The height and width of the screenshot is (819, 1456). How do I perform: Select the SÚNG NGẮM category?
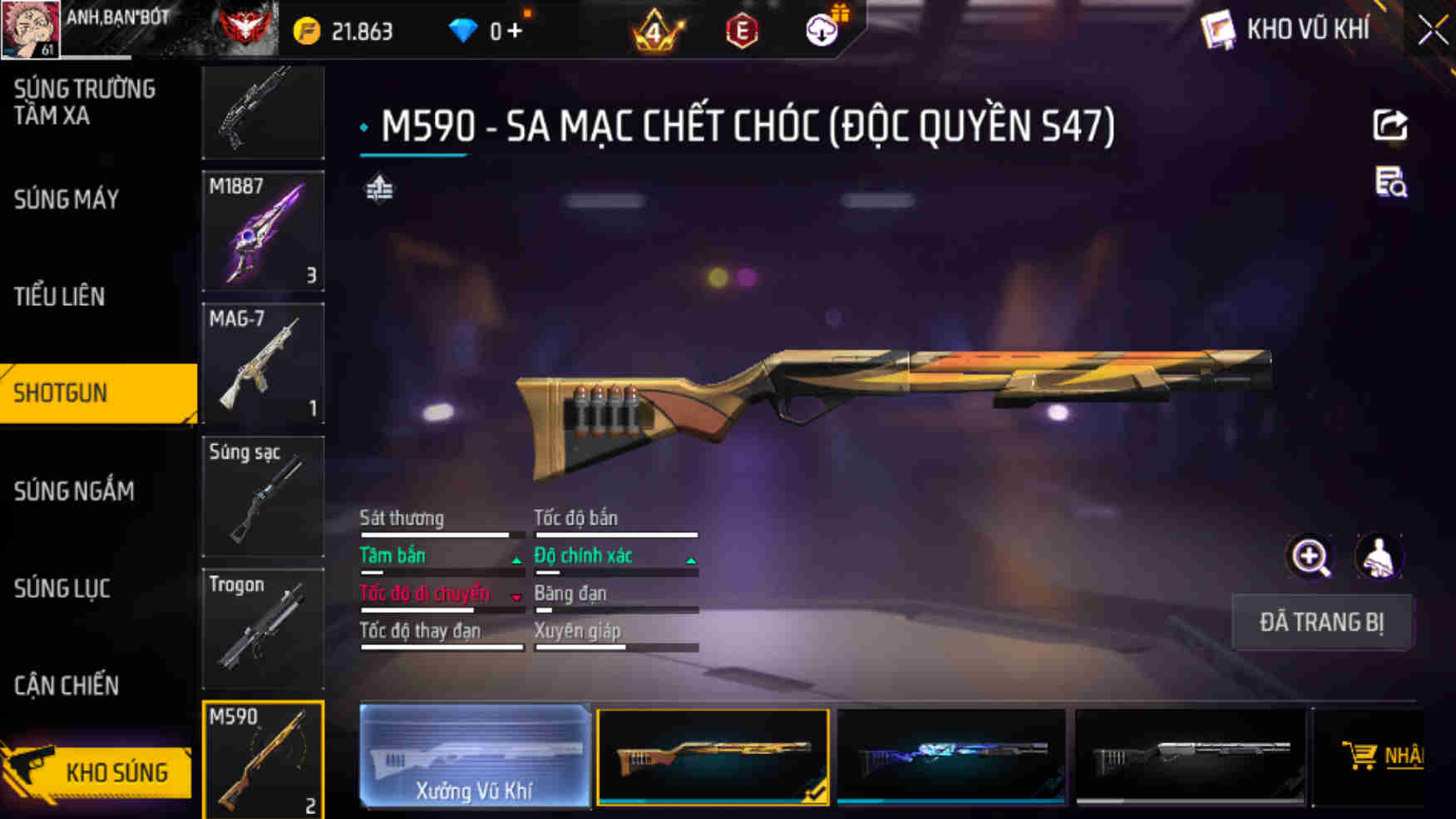coord(74,491)
